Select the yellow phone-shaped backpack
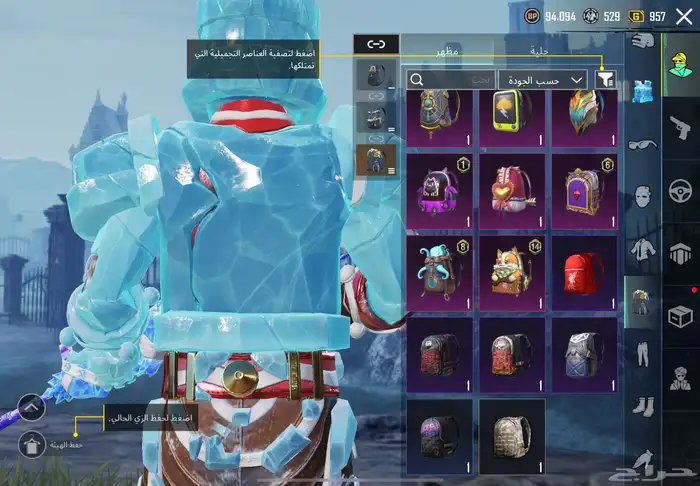The width and height of the screenshot is (700, 486). click(512, 116)
